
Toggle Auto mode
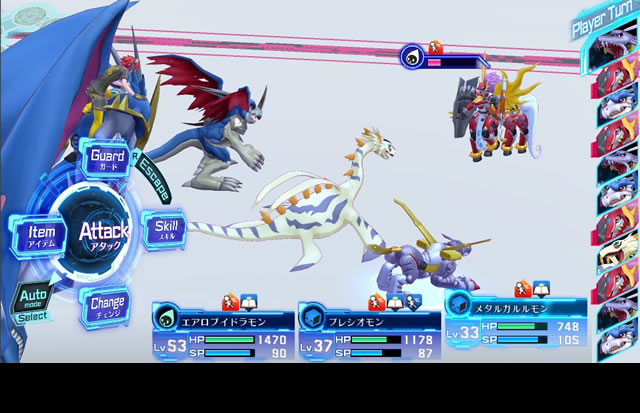31,301
